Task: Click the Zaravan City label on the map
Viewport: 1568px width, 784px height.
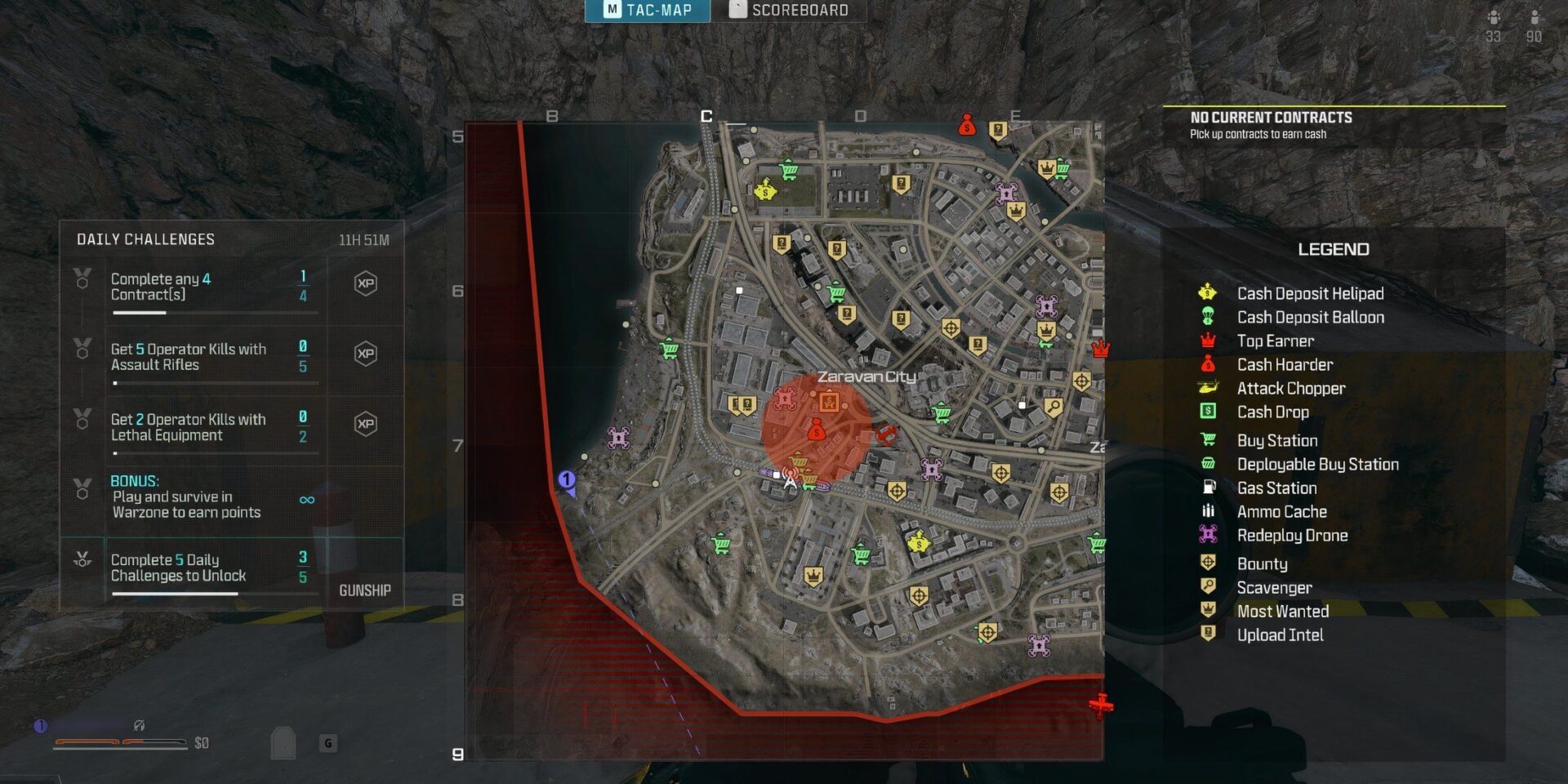Action: coord(868,378)
